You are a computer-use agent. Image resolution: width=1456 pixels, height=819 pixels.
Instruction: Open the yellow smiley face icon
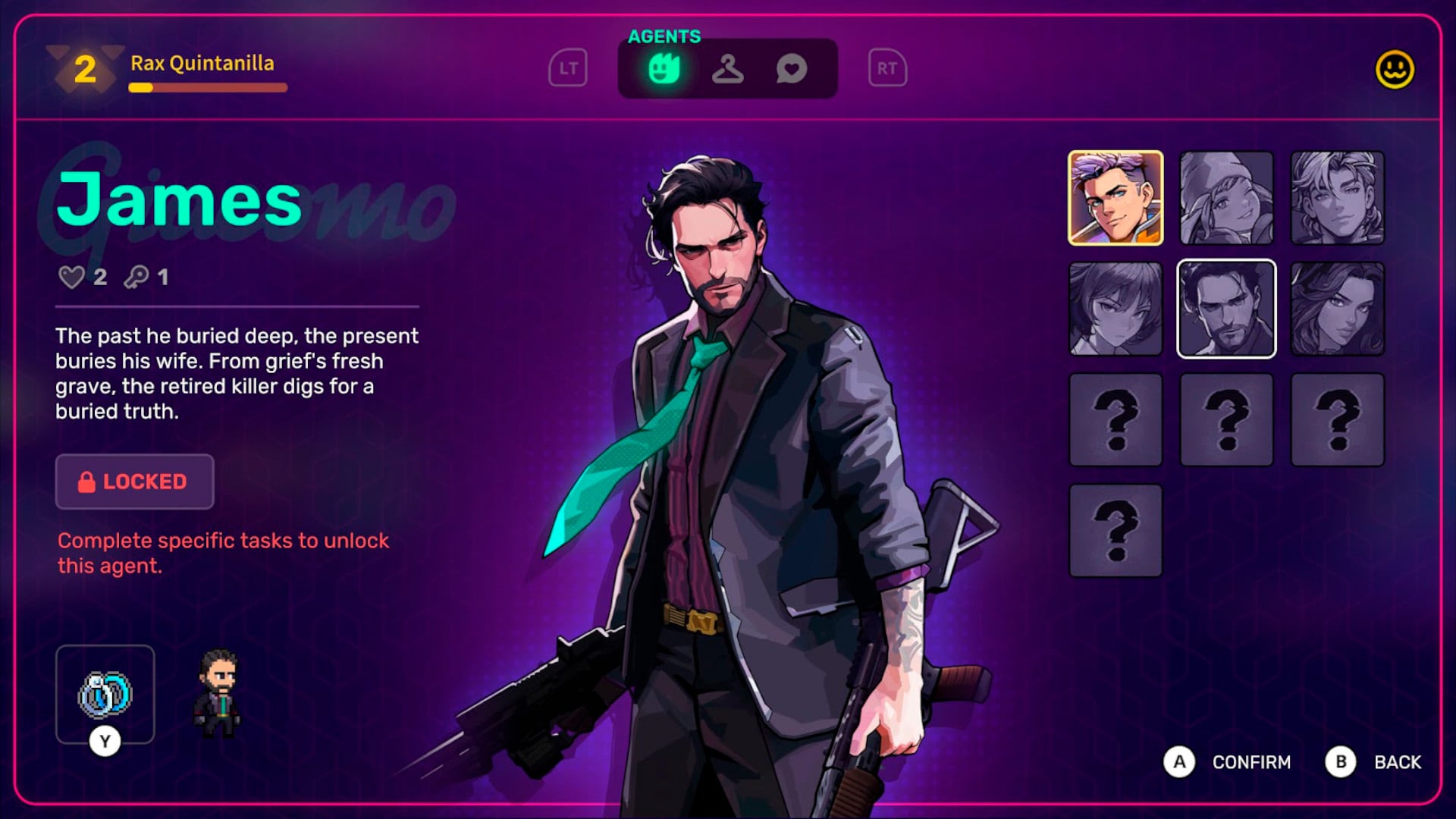(x=1395, y=70)
